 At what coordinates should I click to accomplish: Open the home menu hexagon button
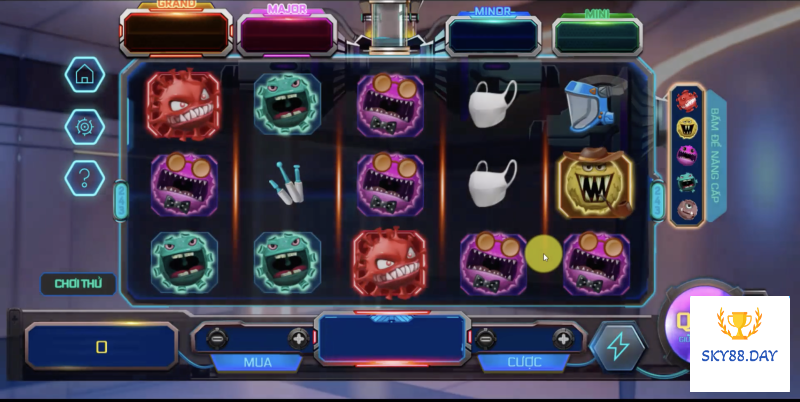[x=85, y=74]
